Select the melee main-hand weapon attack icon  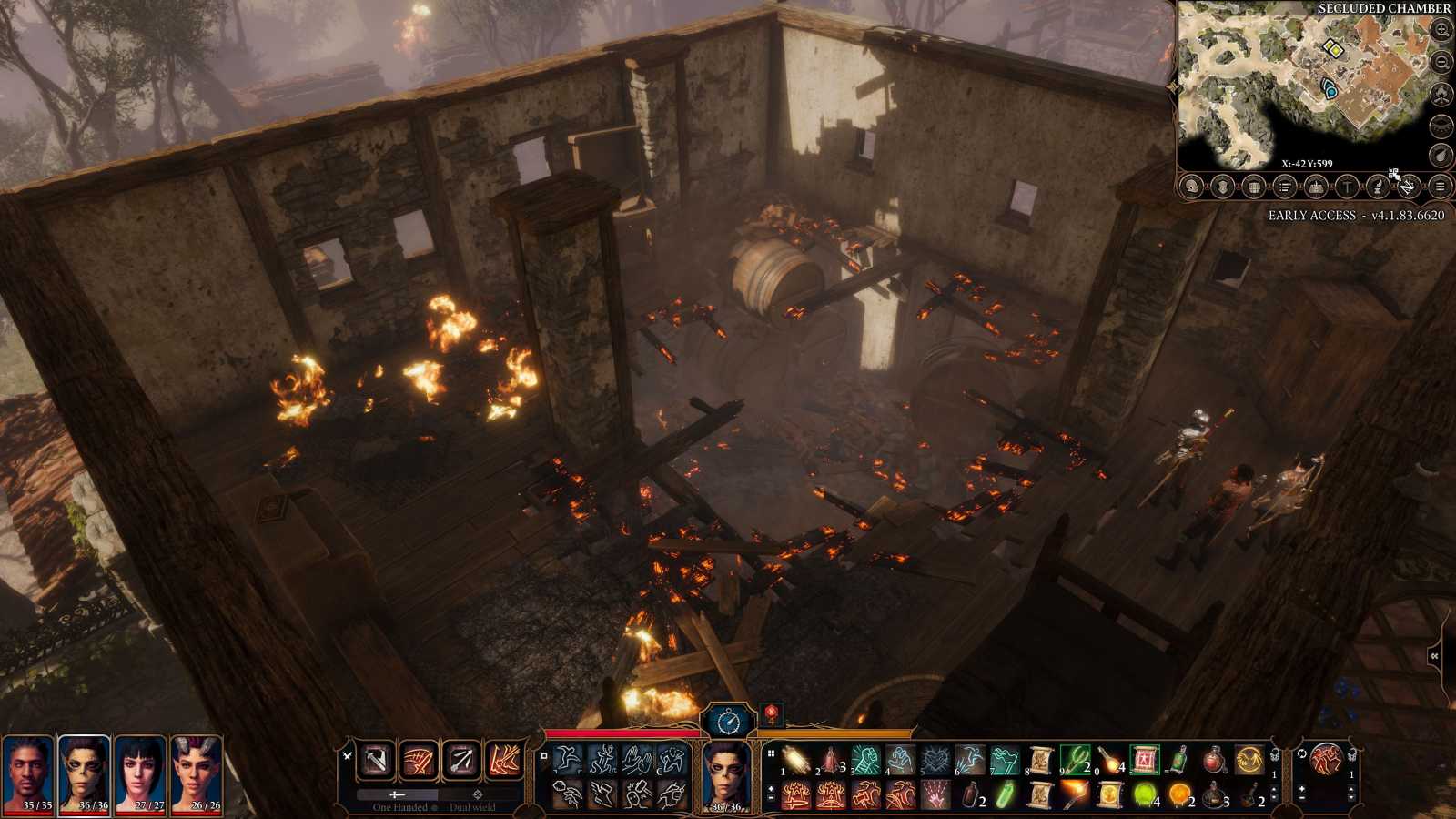point(377,760)
